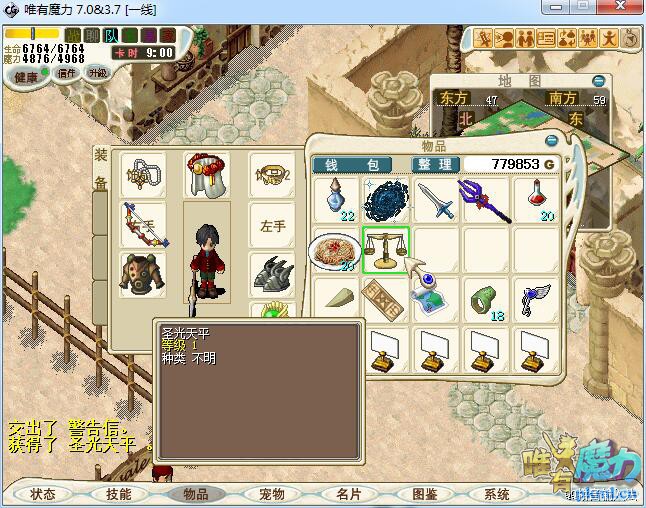The height and width of the screenshot is (508, 646).
Task: Open the 系统 system menu
Action: 497,494
